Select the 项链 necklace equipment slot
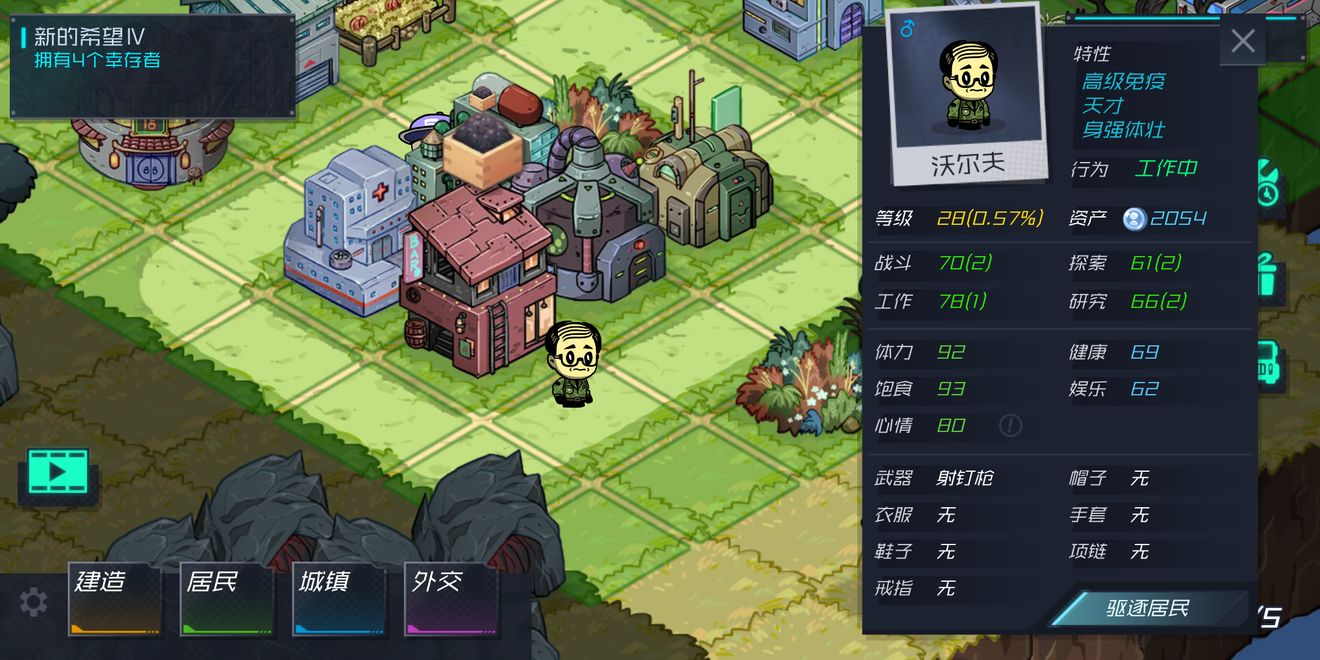 tap(1139, 552)
